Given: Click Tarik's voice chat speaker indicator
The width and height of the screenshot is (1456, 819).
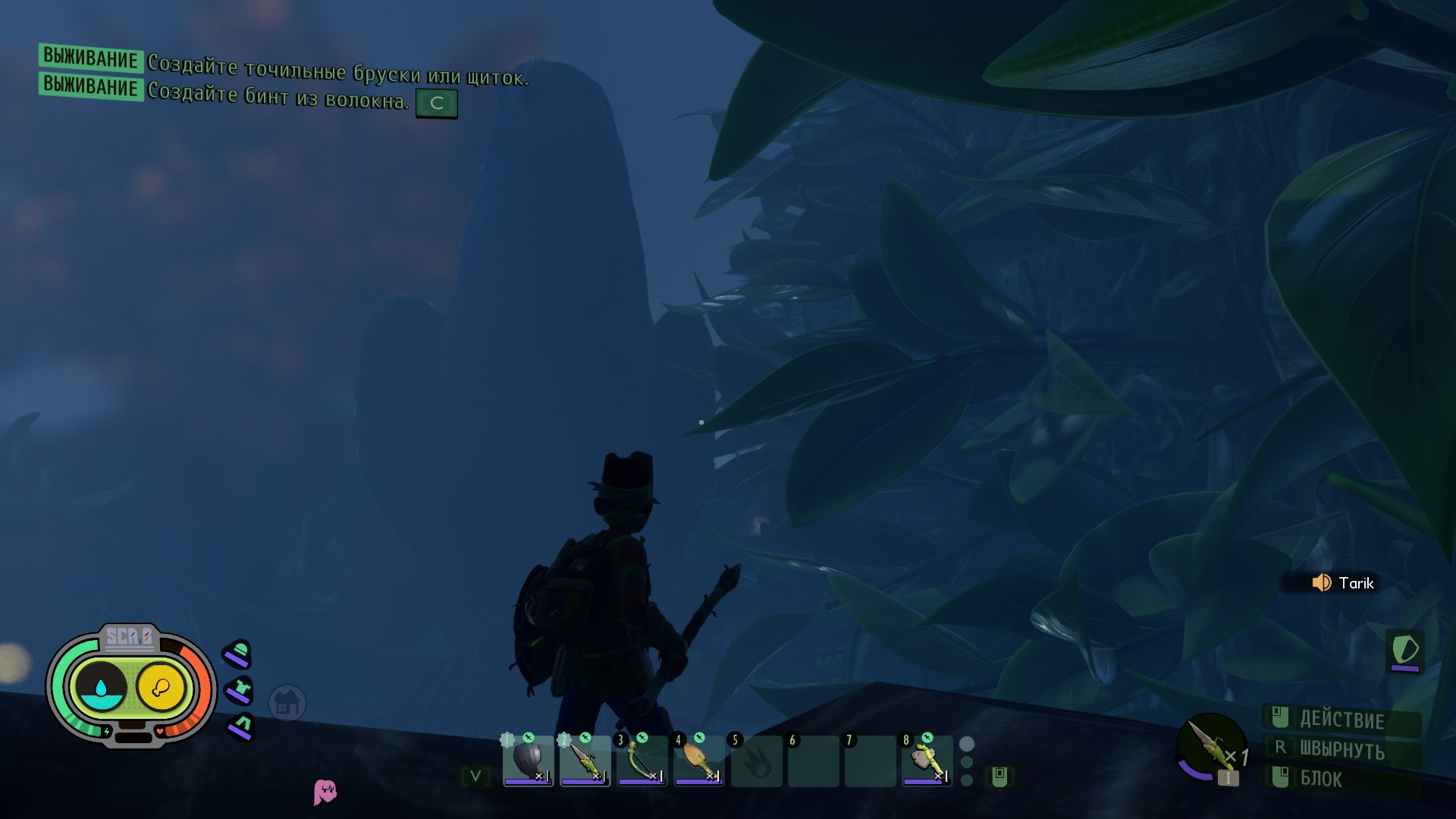Looking at the screenshot, I should pyautogui.click(x=1321, y=582).
